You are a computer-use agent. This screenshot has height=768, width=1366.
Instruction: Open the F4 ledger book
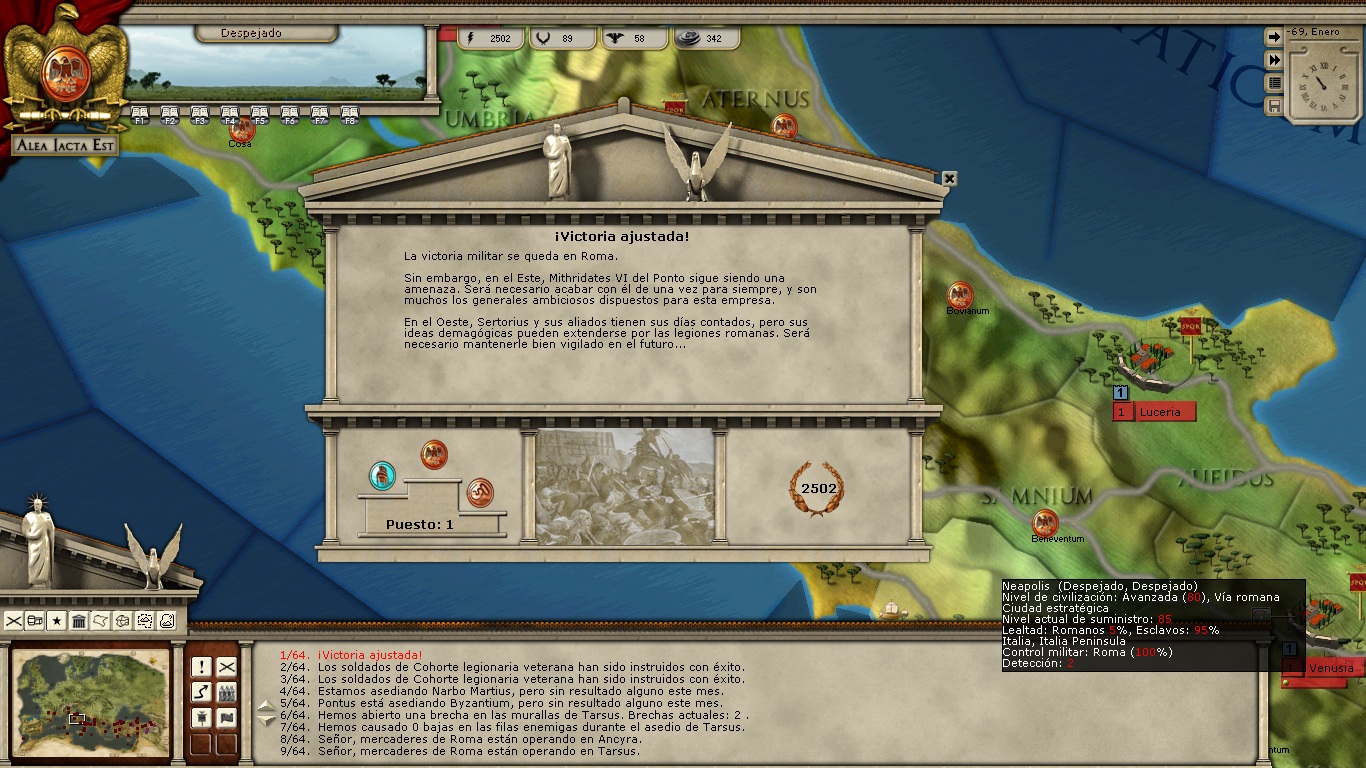point(230,114)
